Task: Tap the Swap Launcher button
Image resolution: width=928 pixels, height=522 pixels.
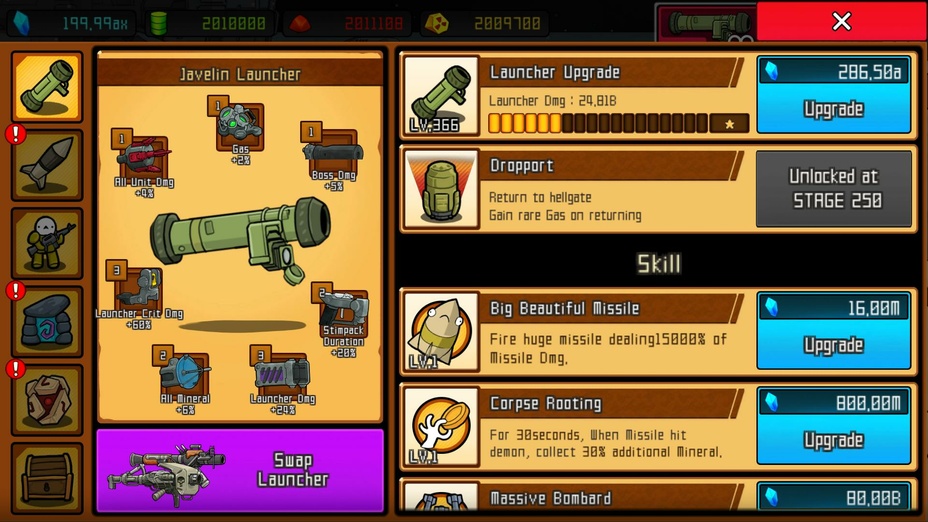Action: [240, 470]
